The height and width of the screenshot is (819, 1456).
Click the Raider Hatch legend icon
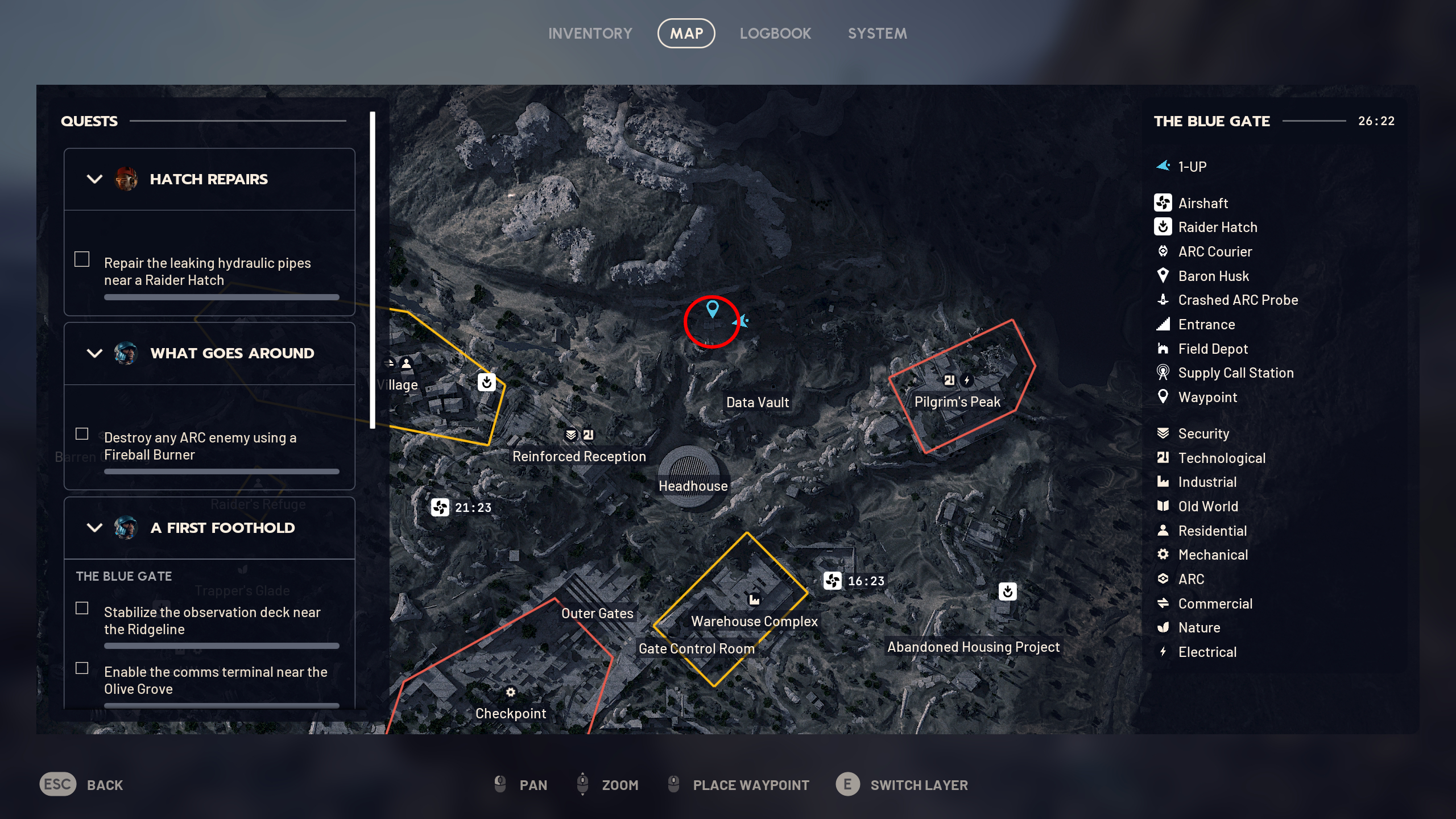point(1164,227)
